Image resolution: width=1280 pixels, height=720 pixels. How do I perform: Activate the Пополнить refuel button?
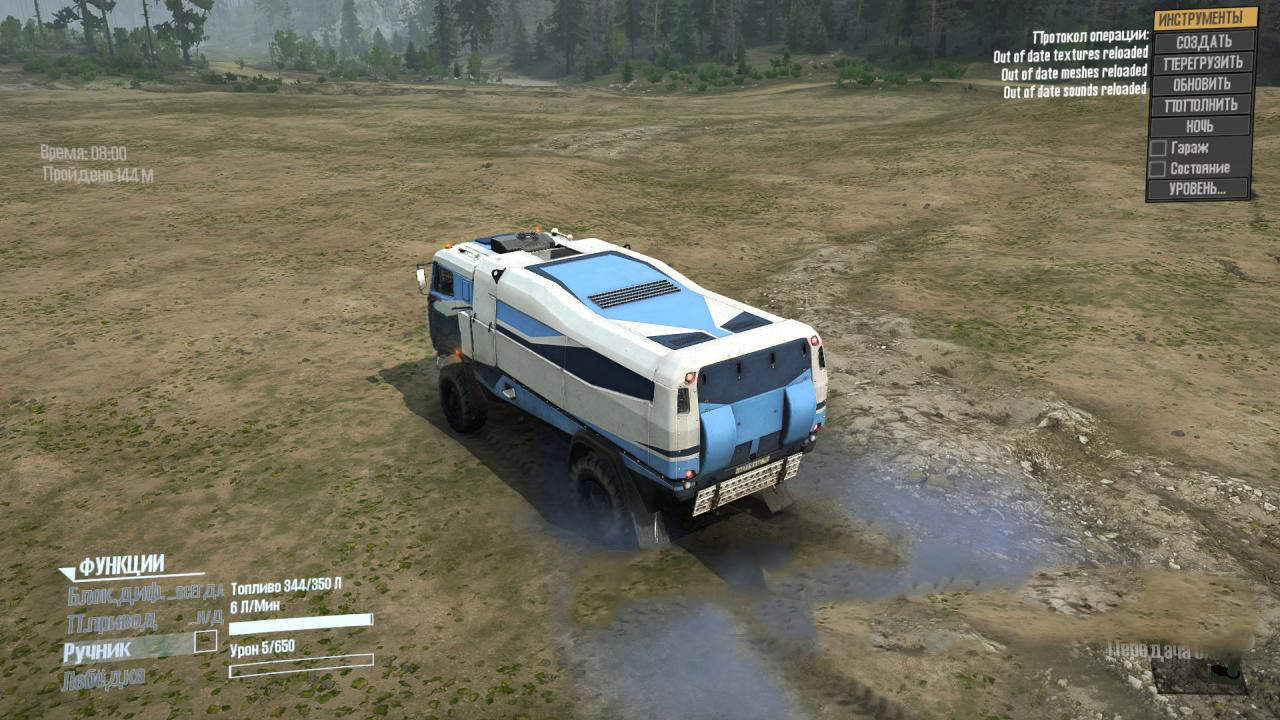click(1201, 105)
